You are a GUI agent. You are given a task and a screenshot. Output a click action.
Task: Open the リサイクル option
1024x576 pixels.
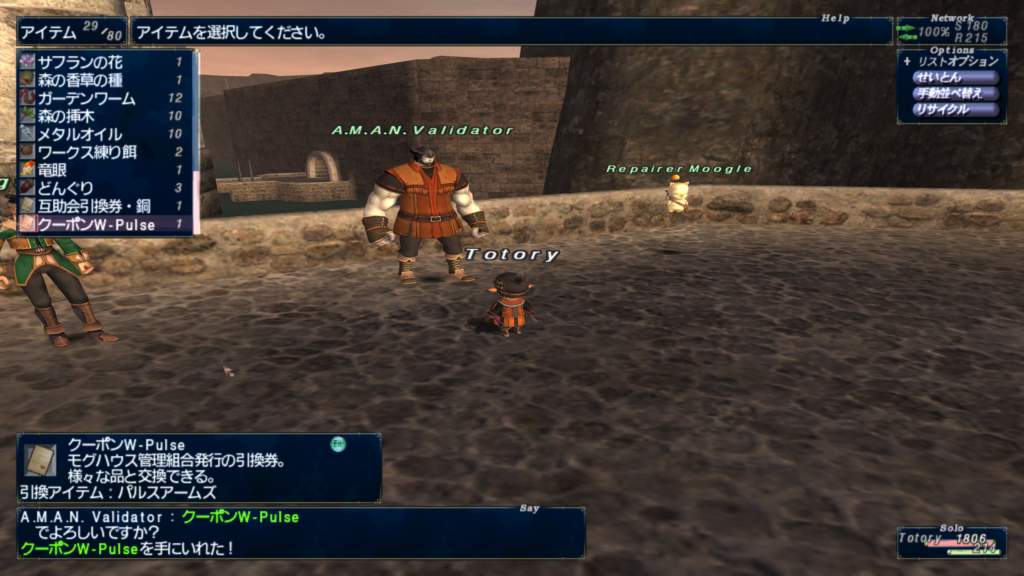[955, 109]
